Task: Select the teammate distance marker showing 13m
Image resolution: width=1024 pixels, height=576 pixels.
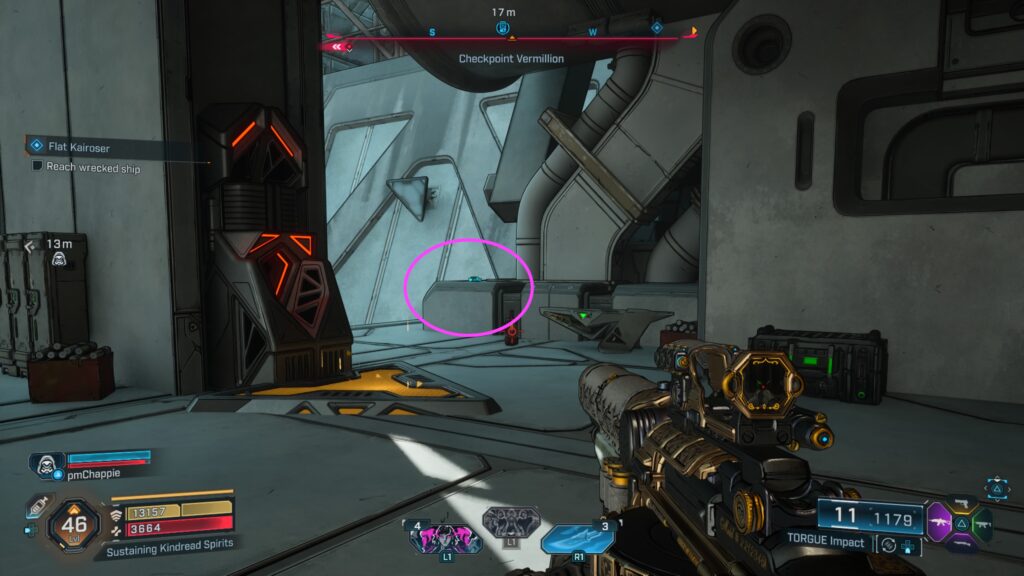Action: [60, 252]
